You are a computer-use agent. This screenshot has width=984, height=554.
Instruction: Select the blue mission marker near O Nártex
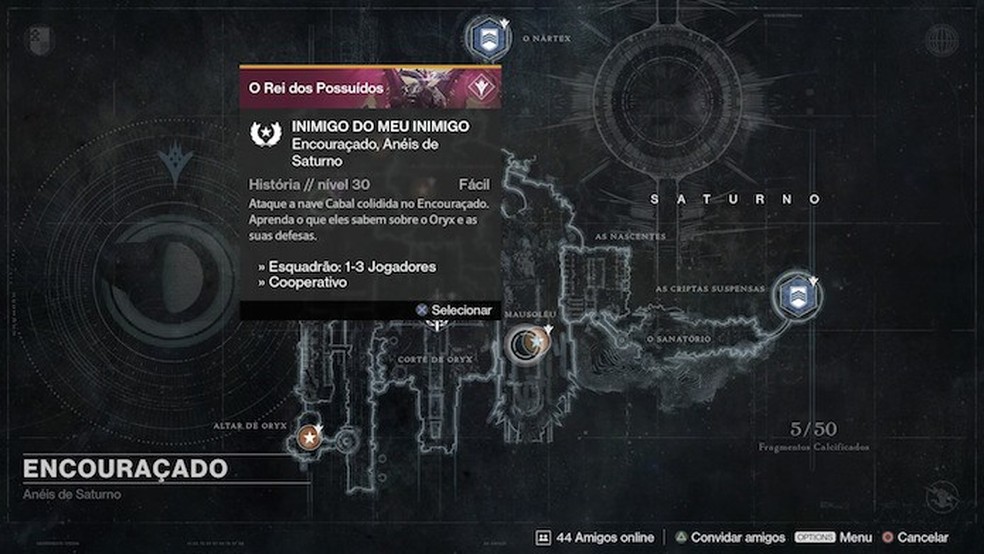click(489, 39)
